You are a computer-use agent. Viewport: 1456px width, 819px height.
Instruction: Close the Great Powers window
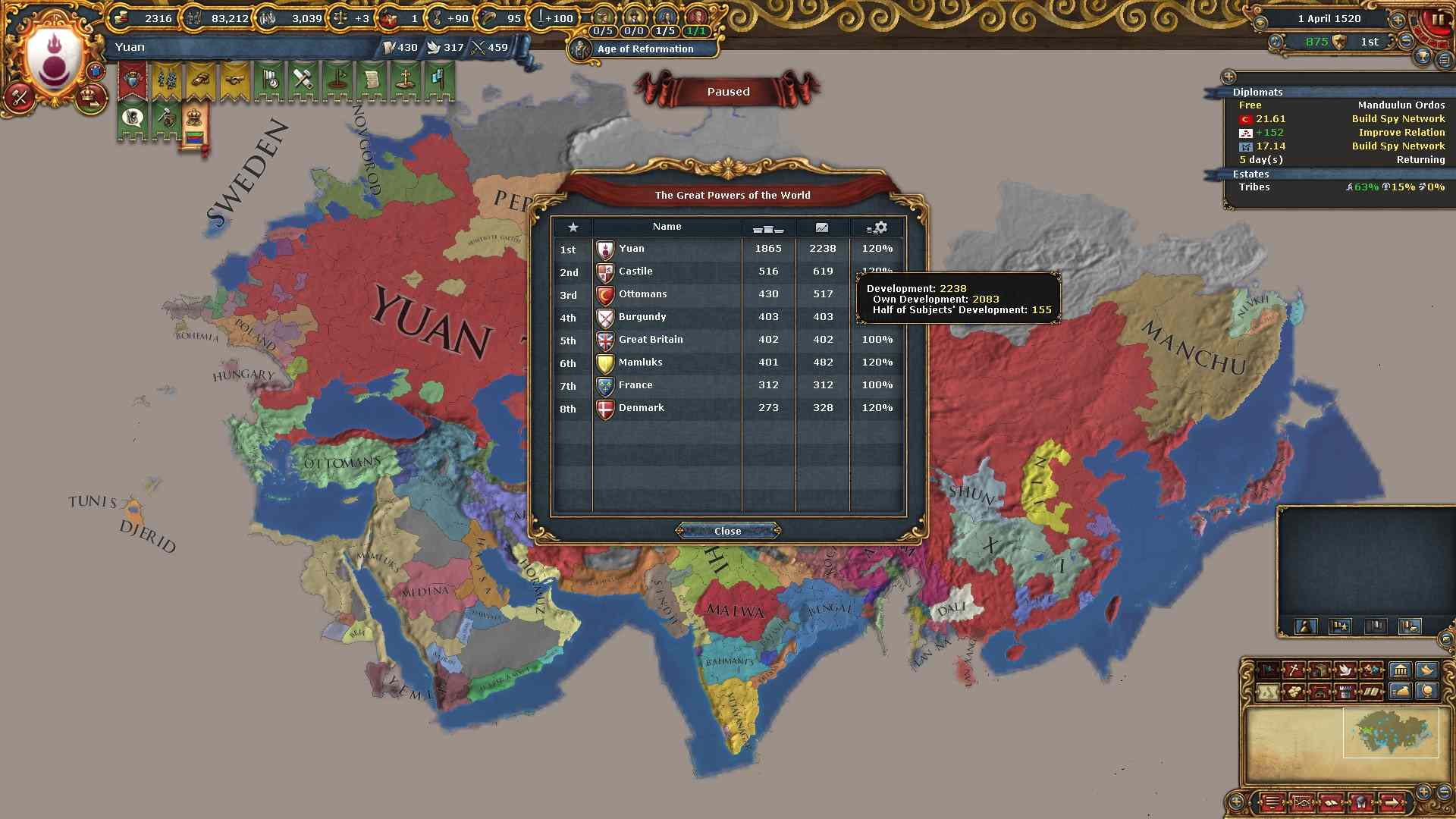tap(727, 531)
